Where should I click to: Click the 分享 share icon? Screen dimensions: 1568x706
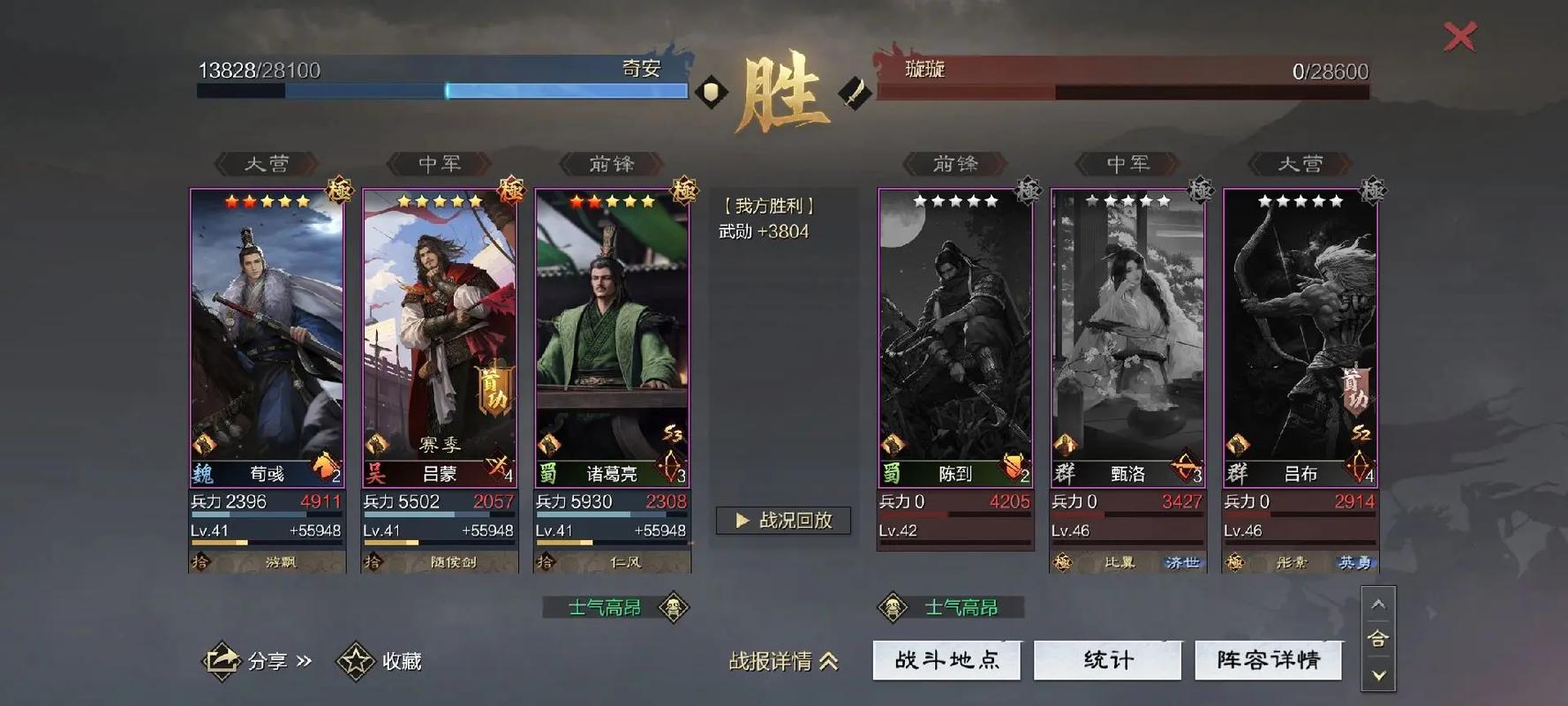(x=223, y=660)
